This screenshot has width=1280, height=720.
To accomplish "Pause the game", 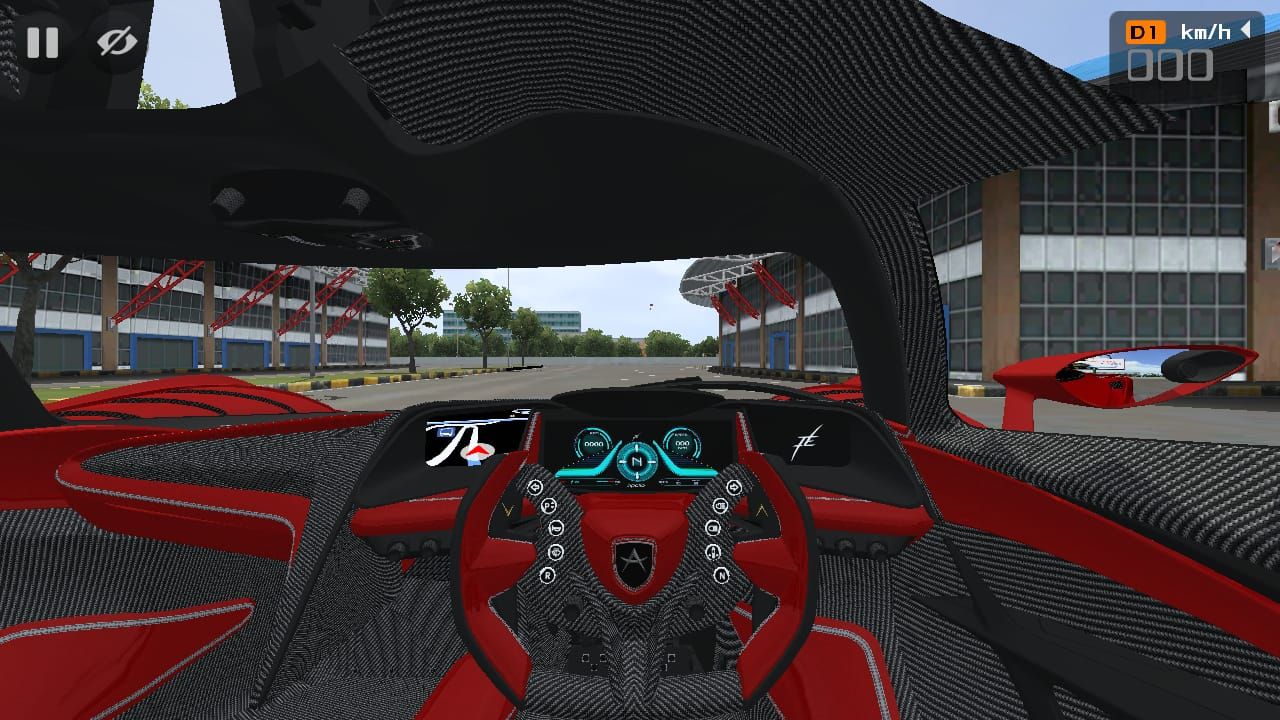I will (x=44, y=43).
